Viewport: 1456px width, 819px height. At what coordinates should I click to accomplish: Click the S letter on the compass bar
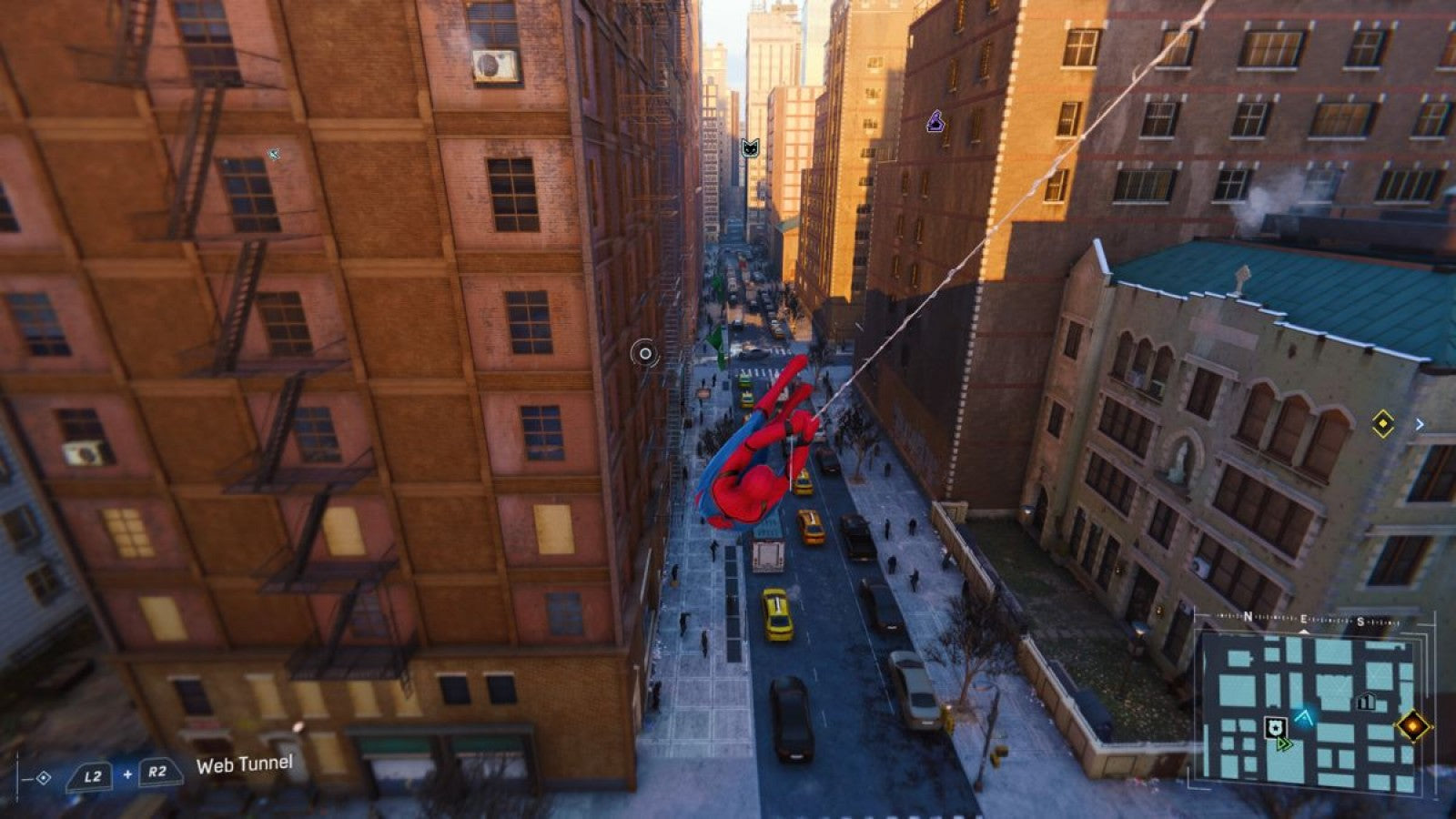pyautogui.click(x=1360, y=621)
